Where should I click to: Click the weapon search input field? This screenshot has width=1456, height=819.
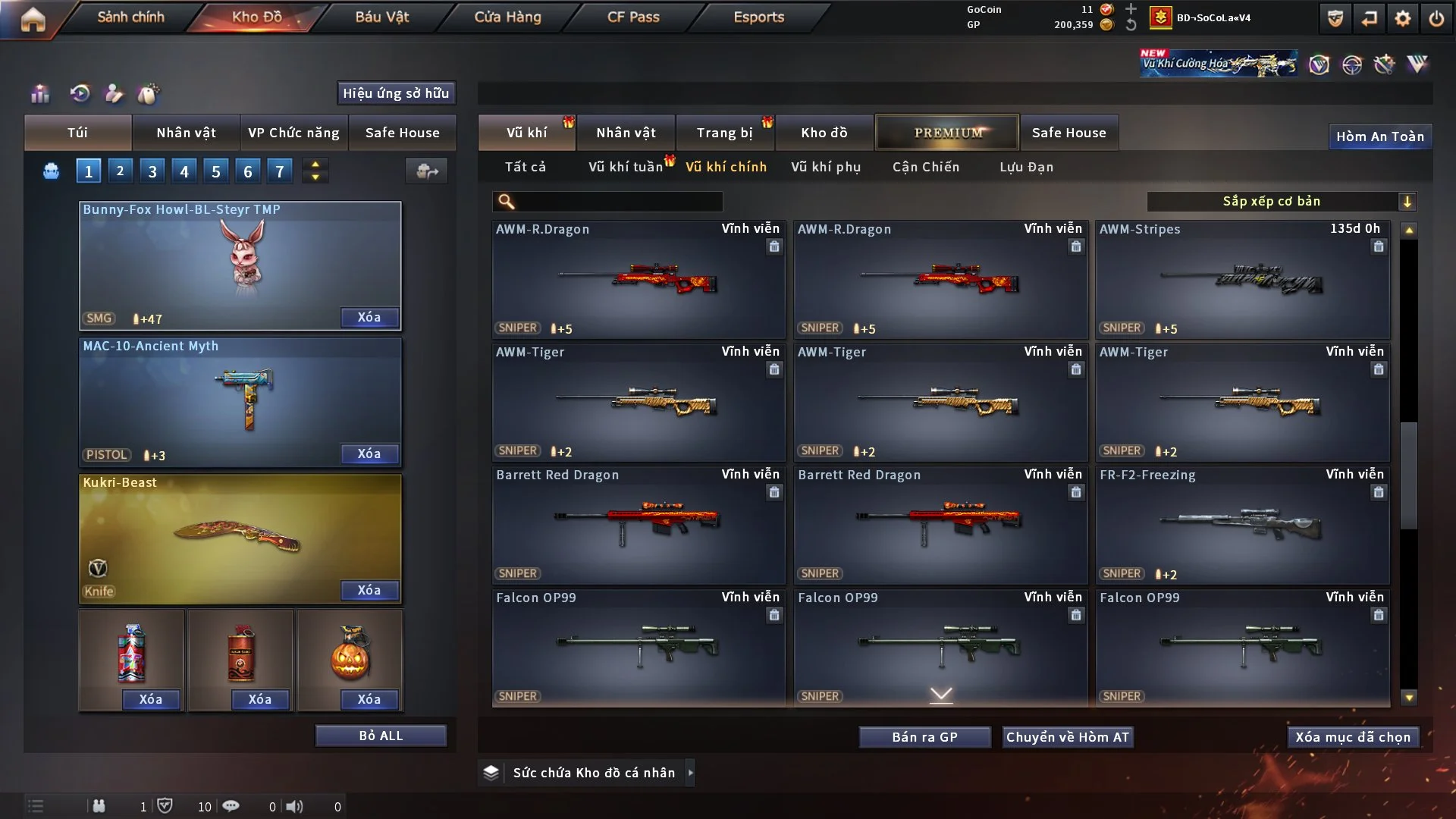607,202
